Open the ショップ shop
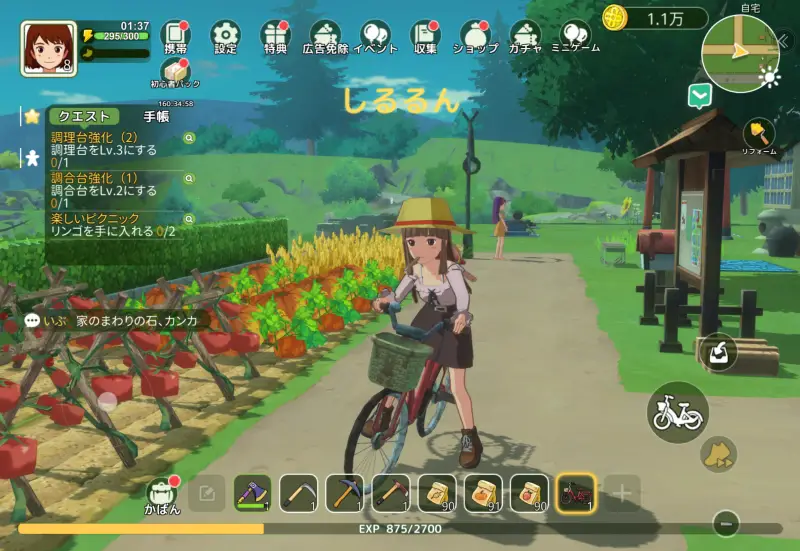The height and width of the screenshot is (551, 800). (x=475, y=35)
